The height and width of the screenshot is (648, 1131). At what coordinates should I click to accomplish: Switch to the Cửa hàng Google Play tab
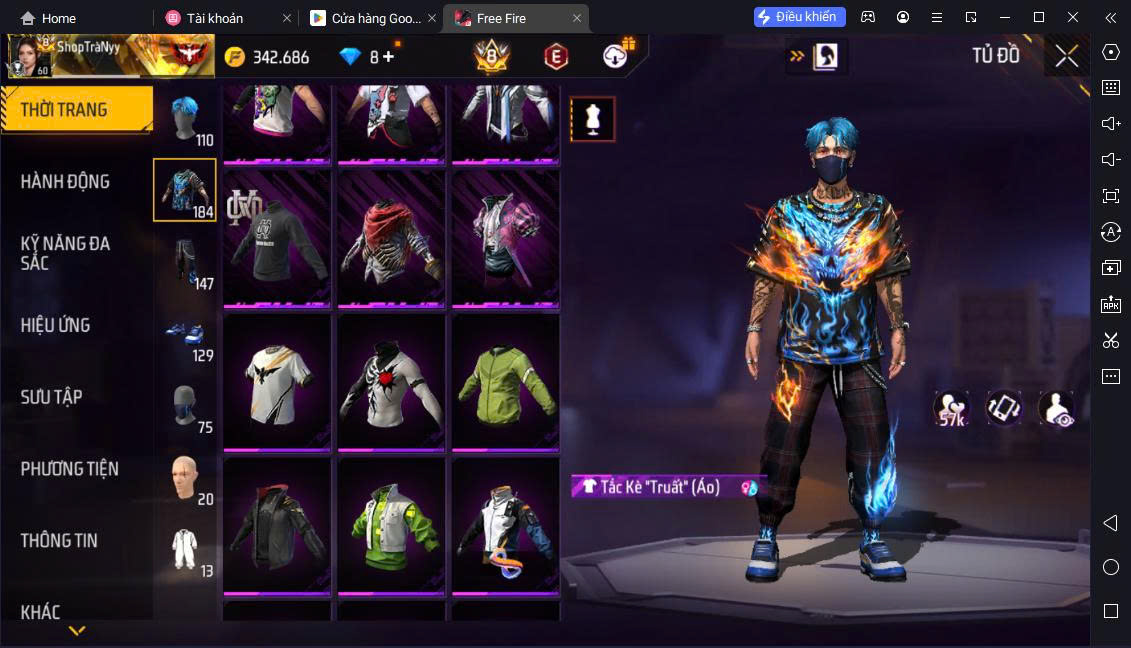(x=366, y=18)
